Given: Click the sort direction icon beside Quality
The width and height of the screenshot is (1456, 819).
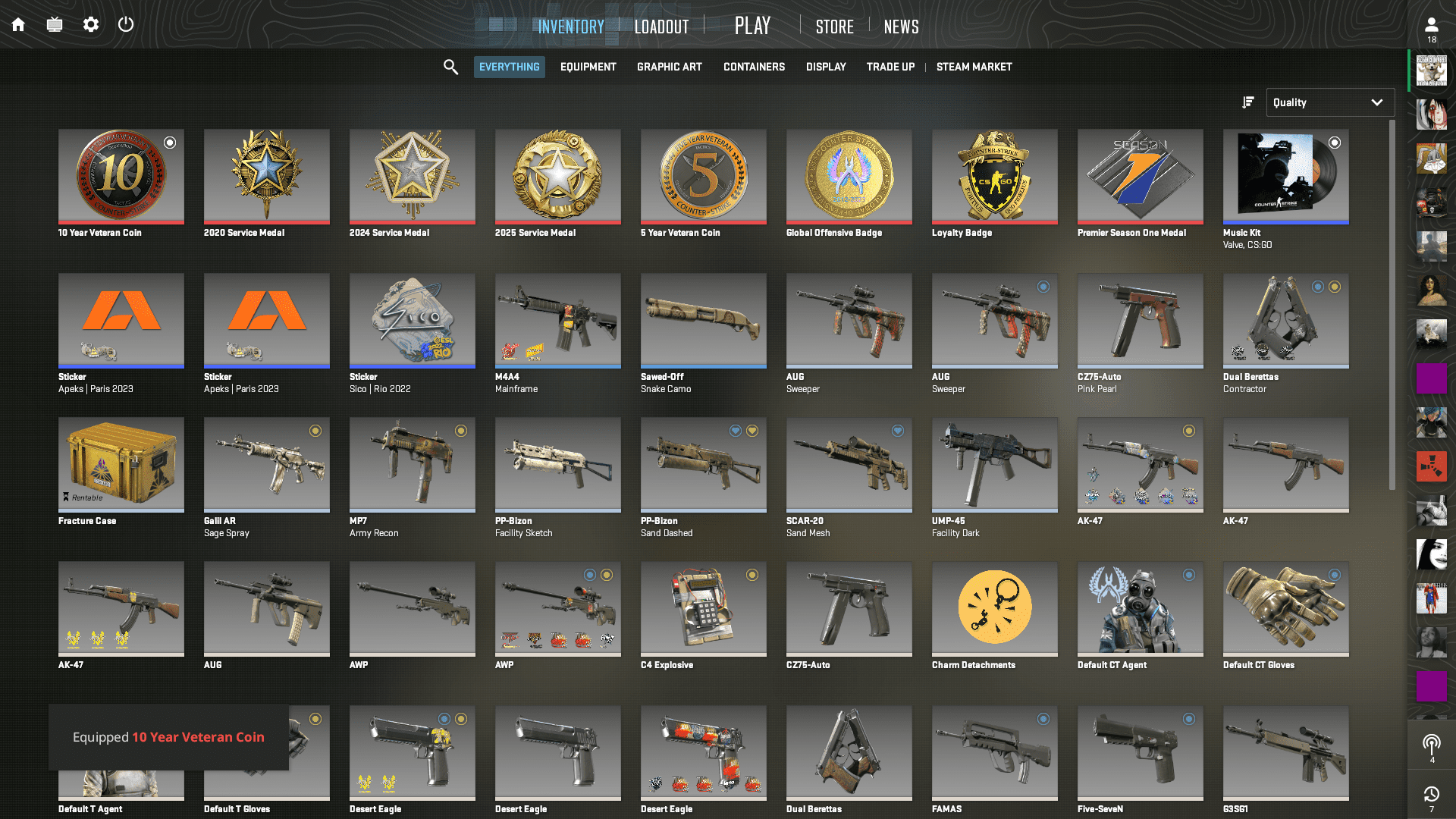Looking at the screenshot, I should (1247, 102).
